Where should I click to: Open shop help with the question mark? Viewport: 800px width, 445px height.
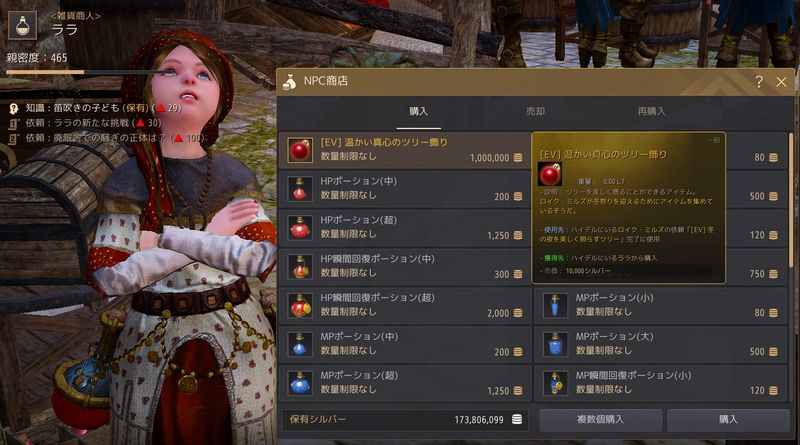[x=759, y=82]
